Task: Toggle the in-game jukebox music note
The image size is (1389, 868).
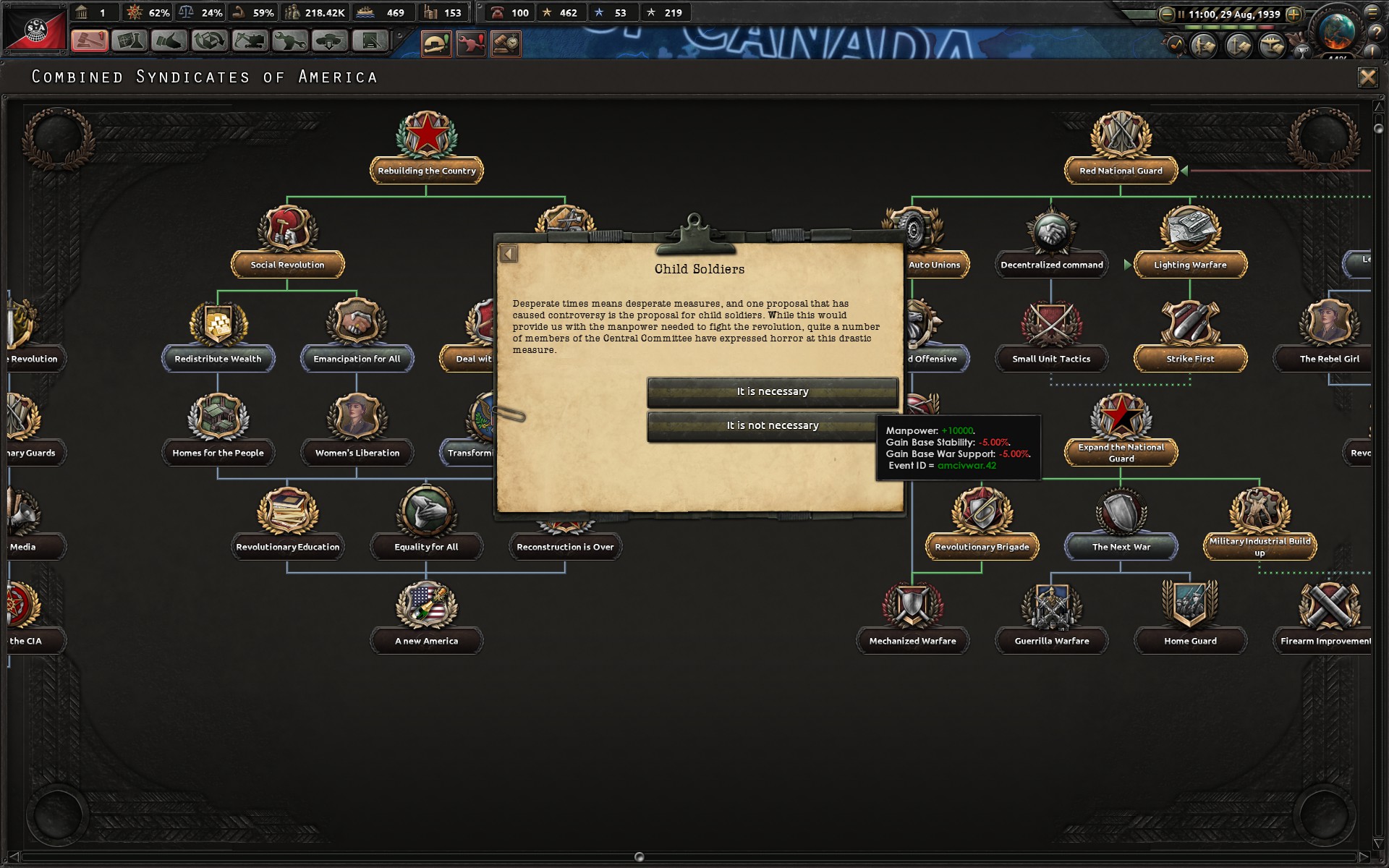Action: tap(1175, 46)
